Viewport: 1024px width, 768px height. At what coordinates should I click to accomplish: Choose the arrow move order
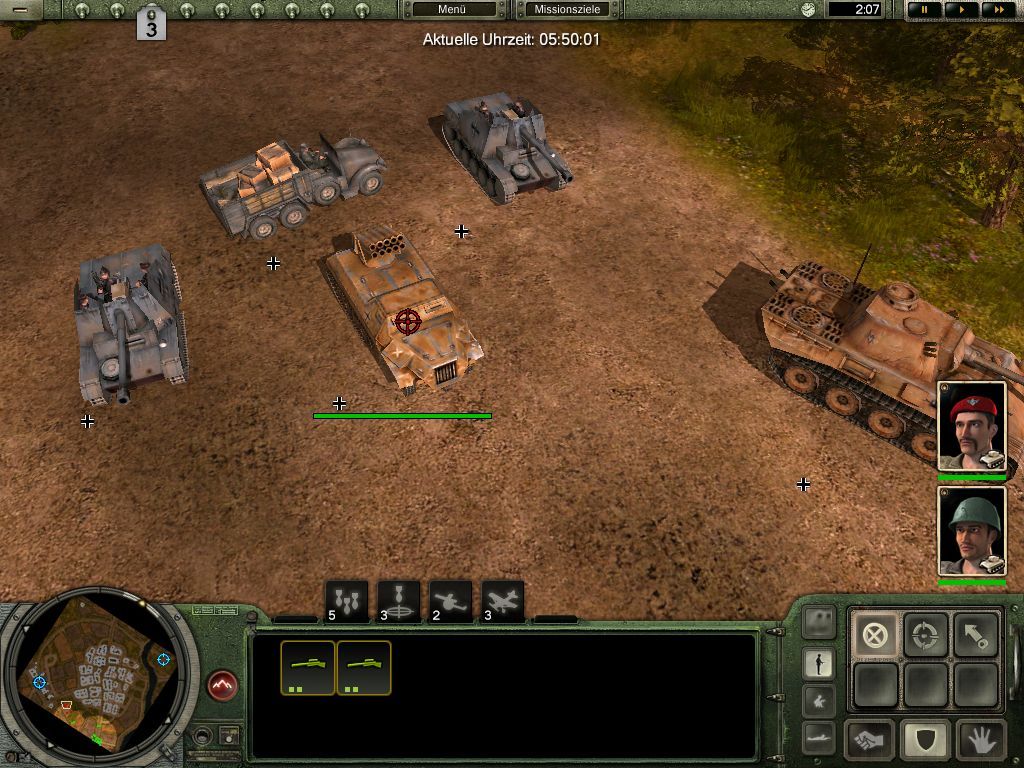click(x=975, y=635)
